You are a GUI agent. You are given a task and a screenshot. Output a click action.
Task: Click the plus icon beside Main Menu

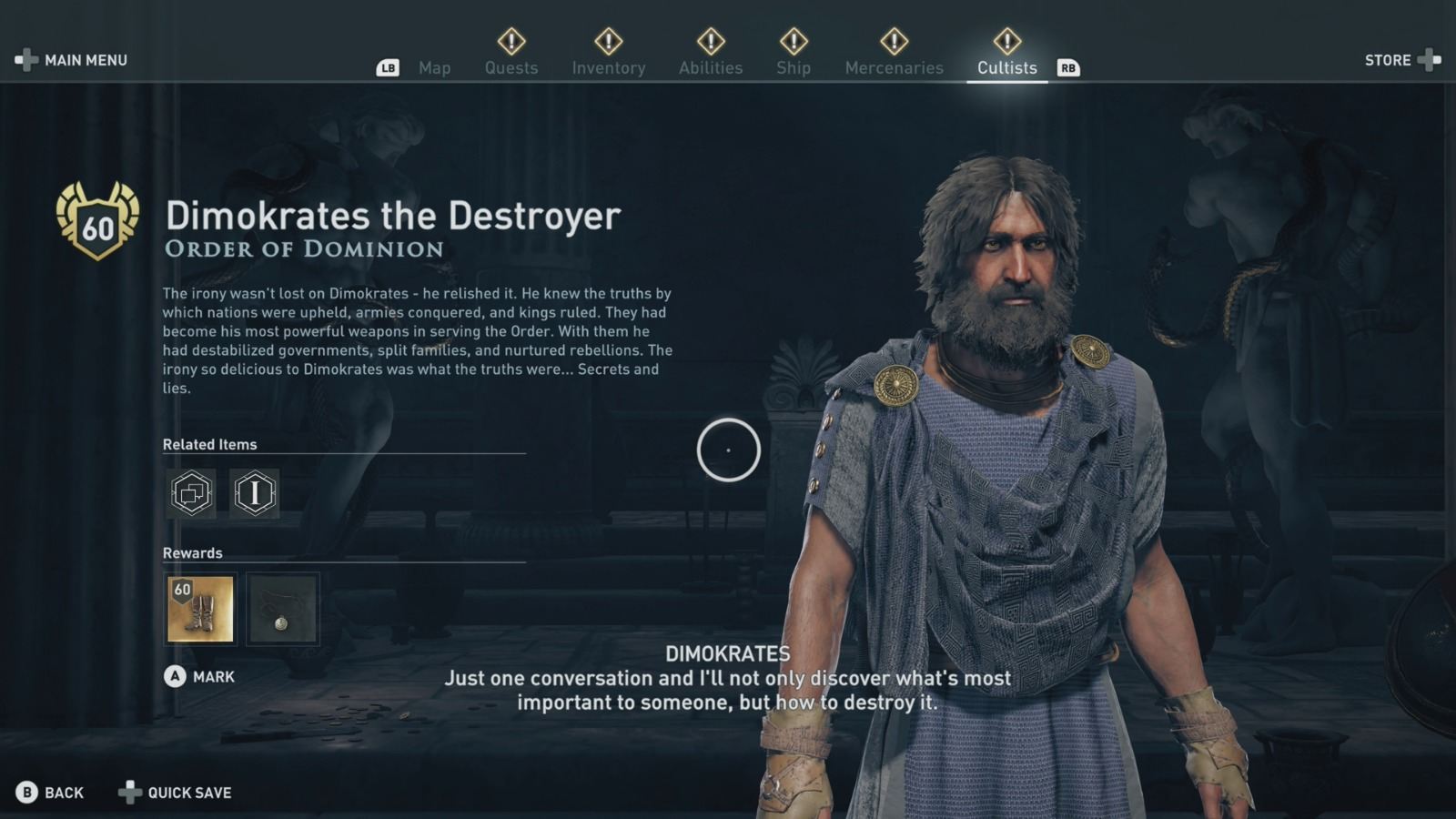(25, 60)
